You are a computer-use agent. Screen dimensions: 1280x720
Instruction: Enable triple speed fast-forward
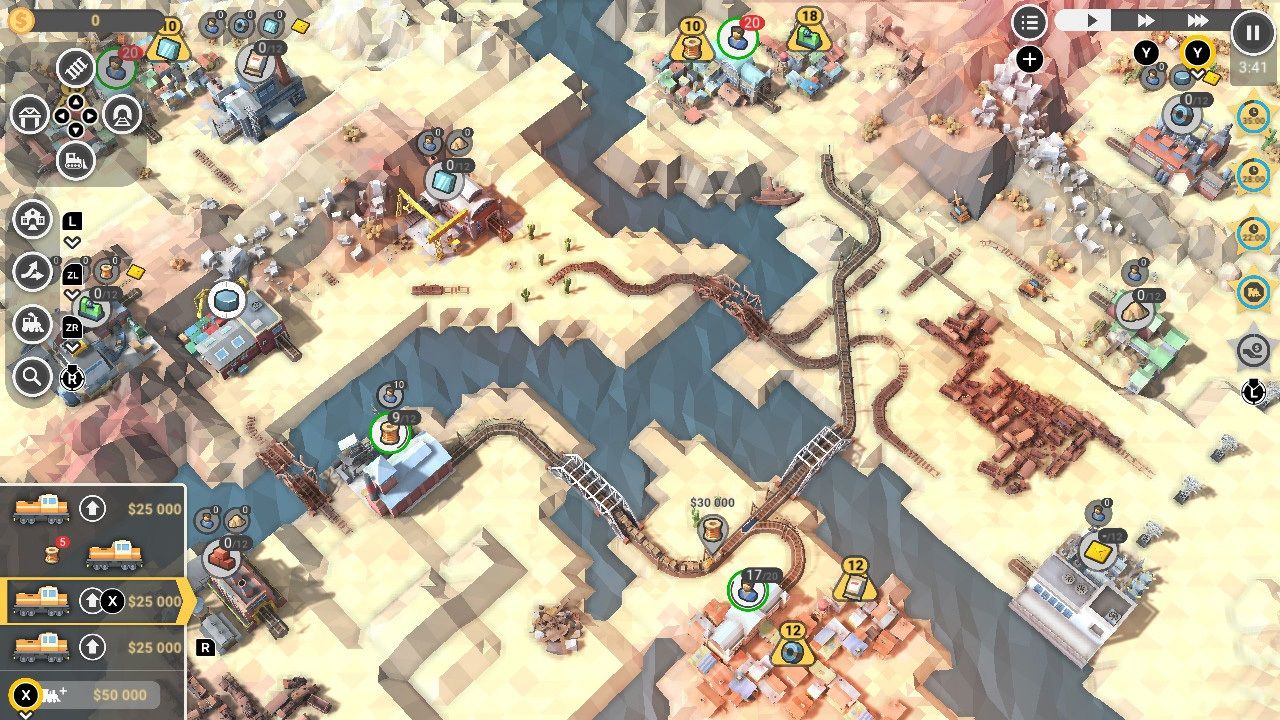coord(1197,20)
